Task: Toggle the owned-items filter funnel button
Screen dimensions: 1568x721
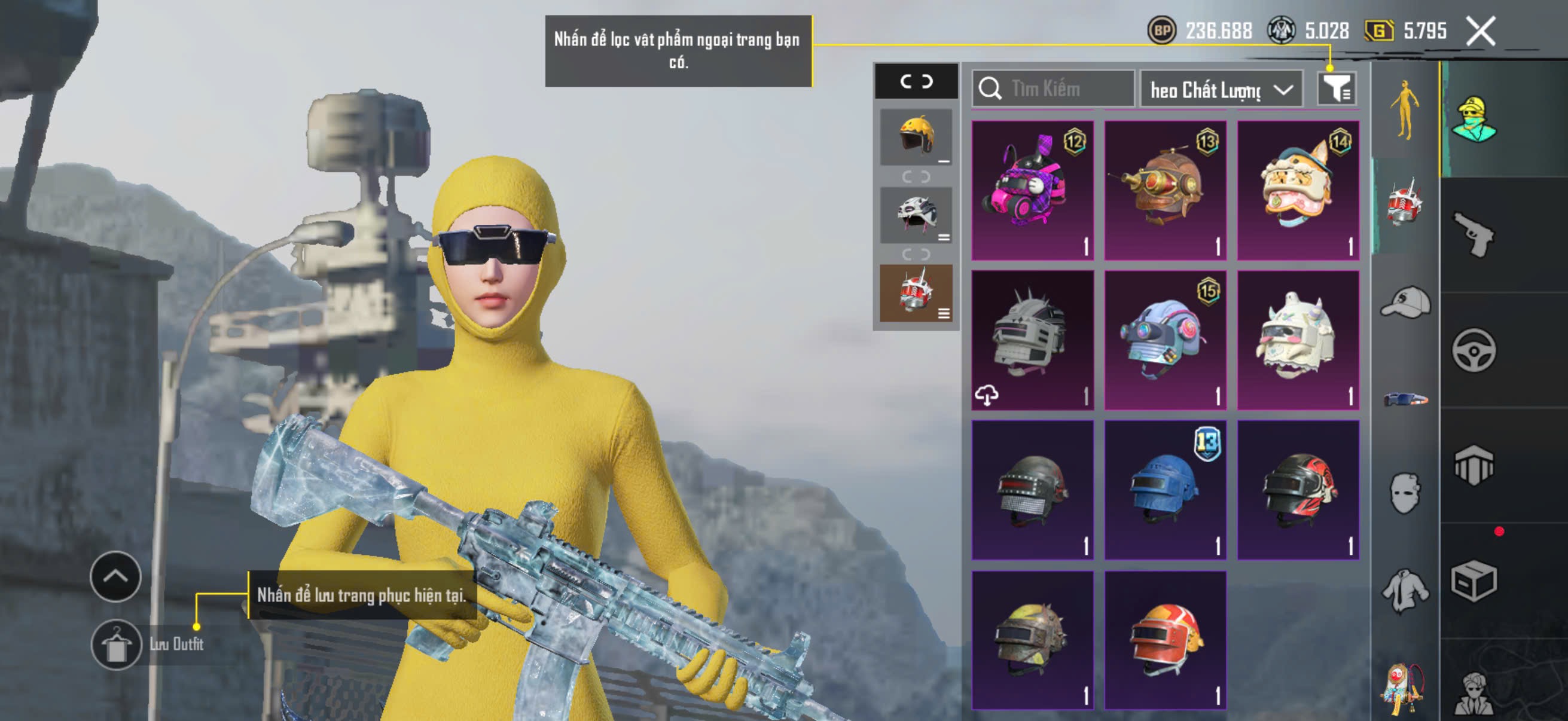Action: tap(1335, 90)
